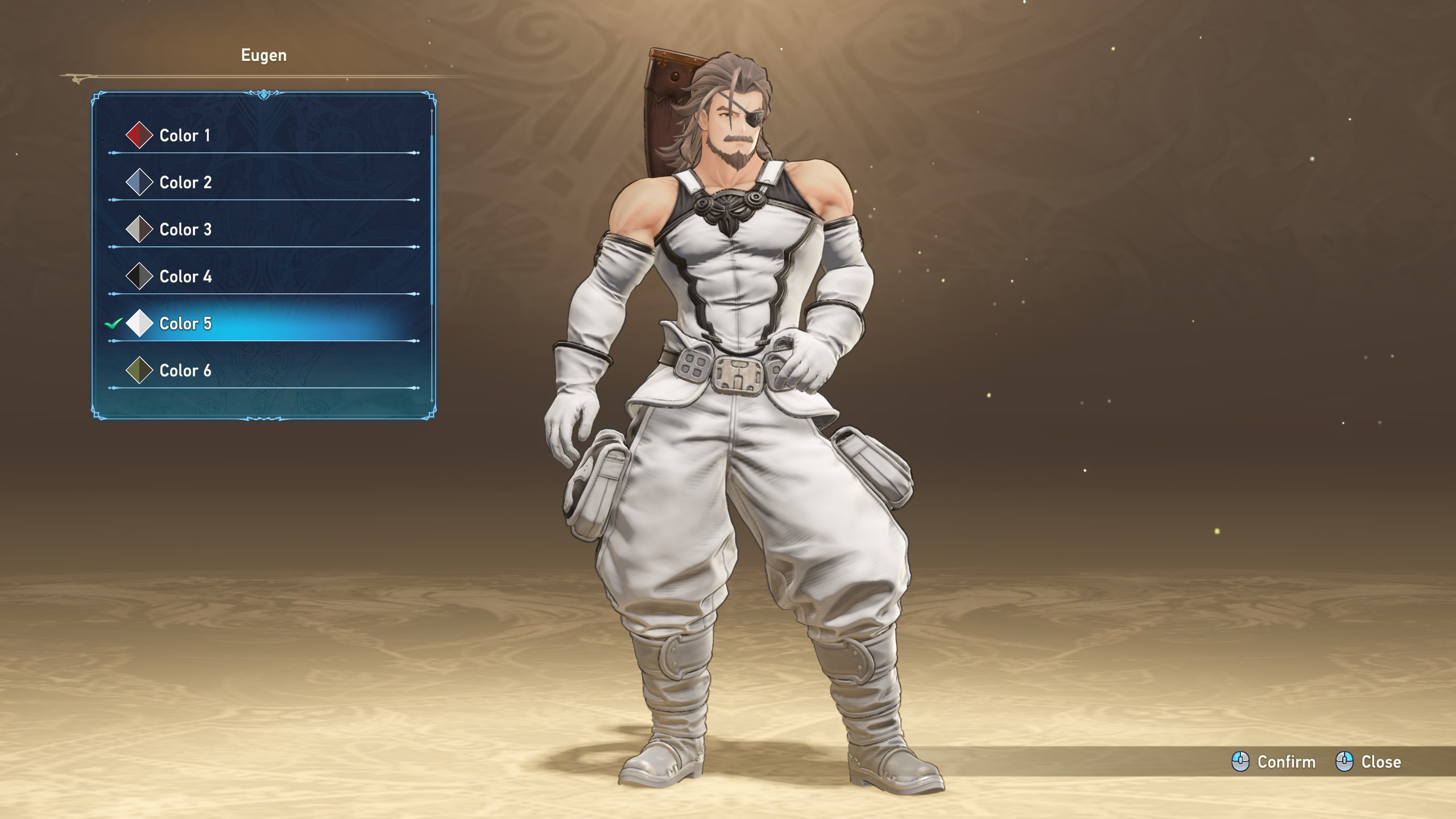Select the highlighted Color 5 white entry
Viewport: 1456px width, 819px height.
[x=185, y=324]
